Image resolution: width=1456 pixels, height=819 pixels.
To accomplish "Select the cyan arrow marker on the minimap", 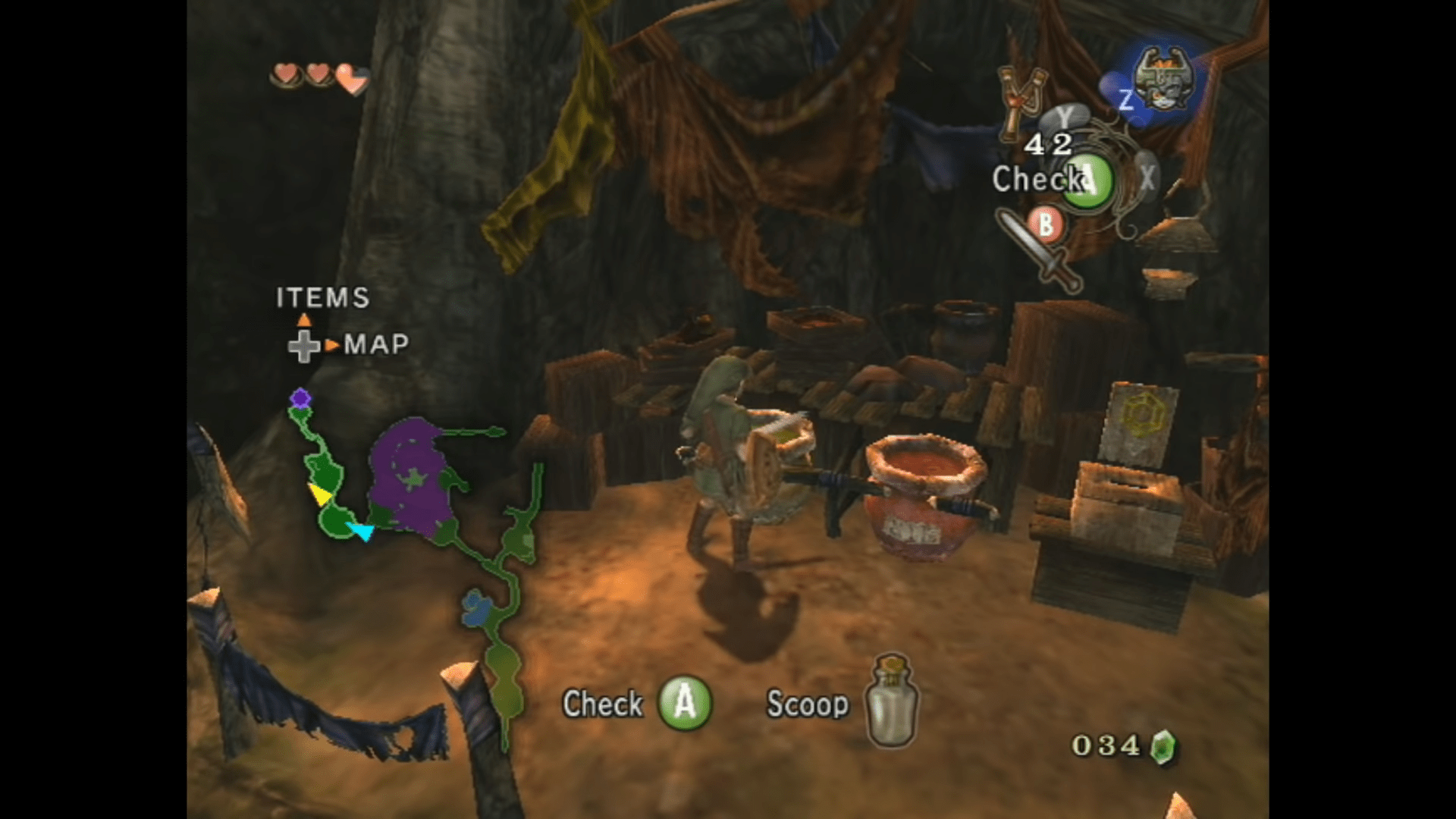I will pos(362,530).
